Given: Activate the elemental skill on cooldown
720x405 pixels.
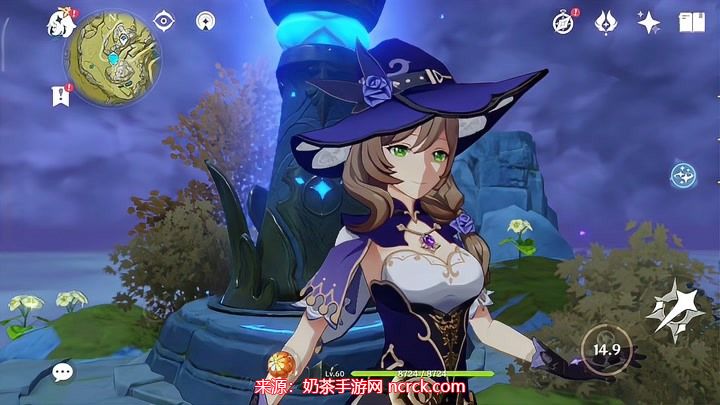Looking at the screenshot, I should click(606, 349).
